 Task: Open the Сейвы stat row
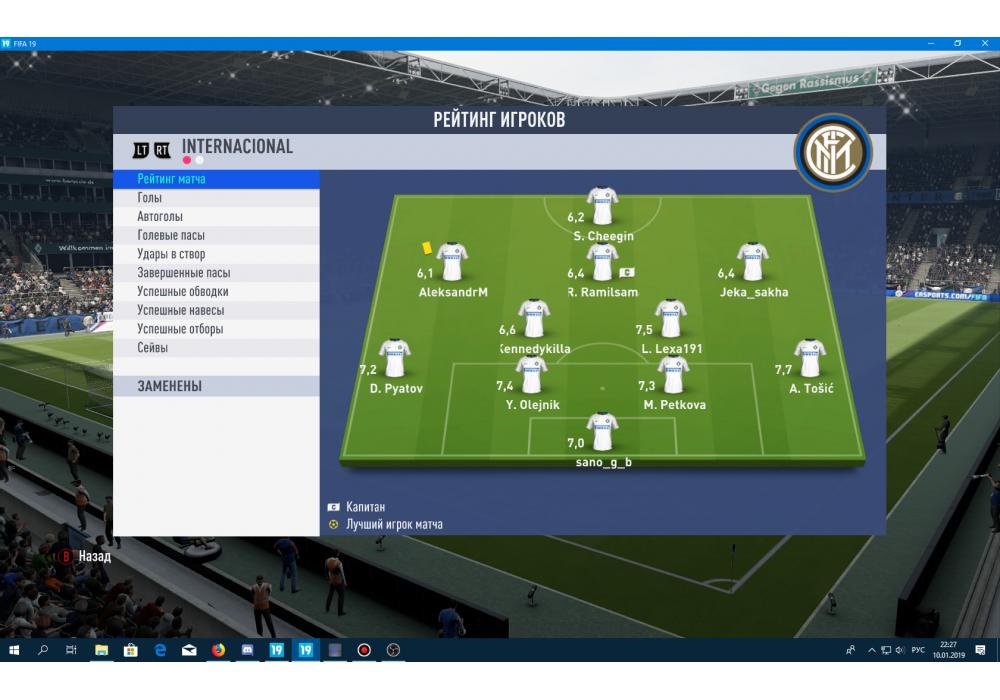153,348
